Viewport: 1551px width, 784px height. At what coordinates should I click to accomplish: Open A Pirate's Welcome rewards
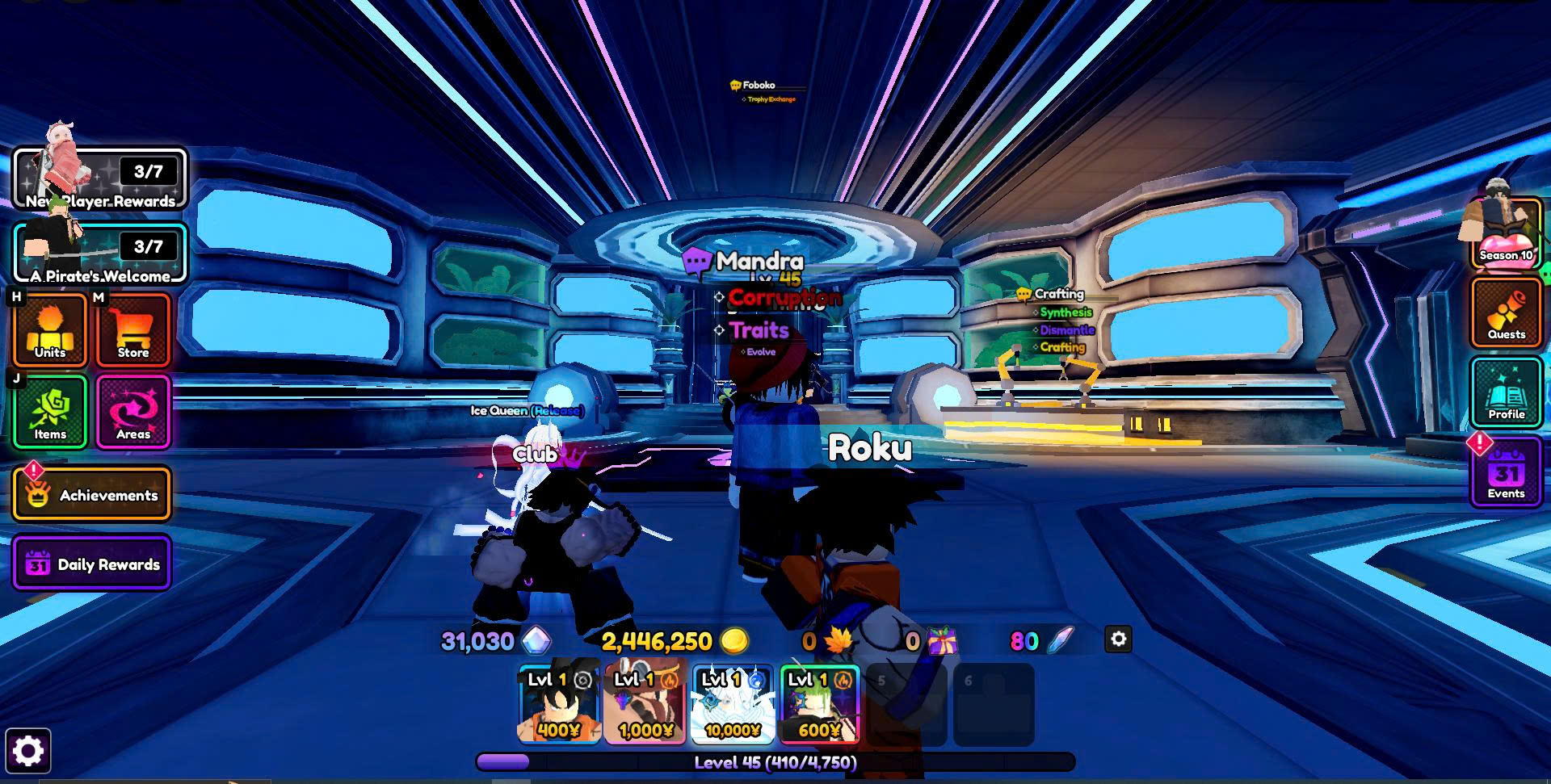click(x=100, y=254)
